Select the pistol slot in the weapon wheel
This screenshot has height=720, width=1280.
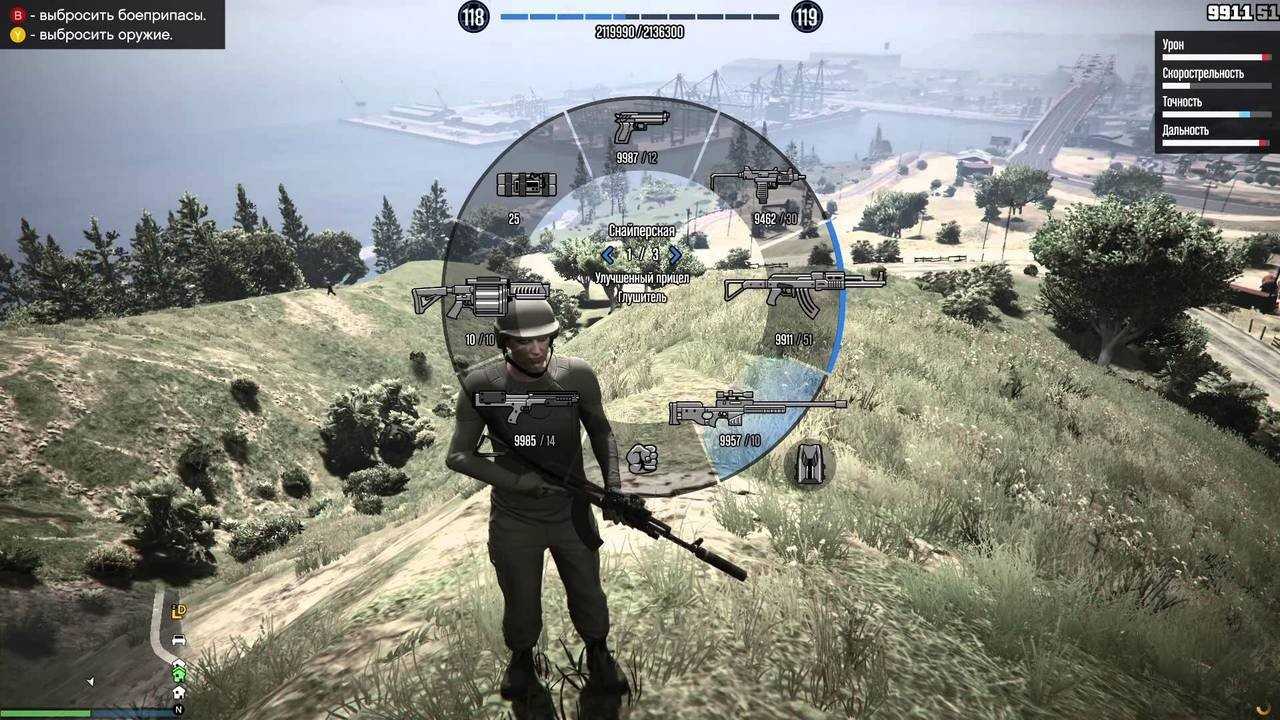pyautogui.click(x=641, y=127)
